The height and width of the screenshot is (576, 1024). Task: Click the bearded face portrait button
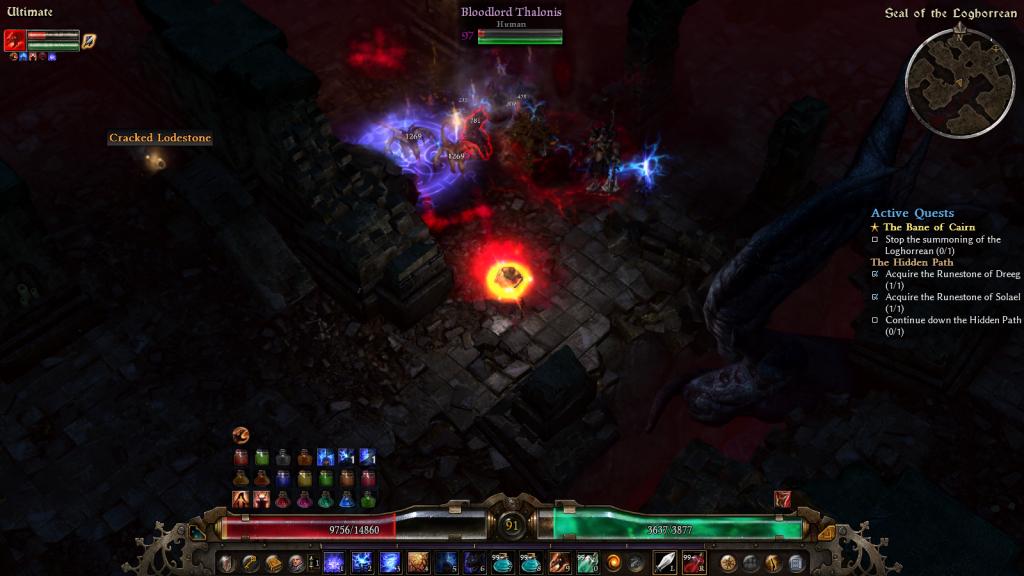[297, 563]
